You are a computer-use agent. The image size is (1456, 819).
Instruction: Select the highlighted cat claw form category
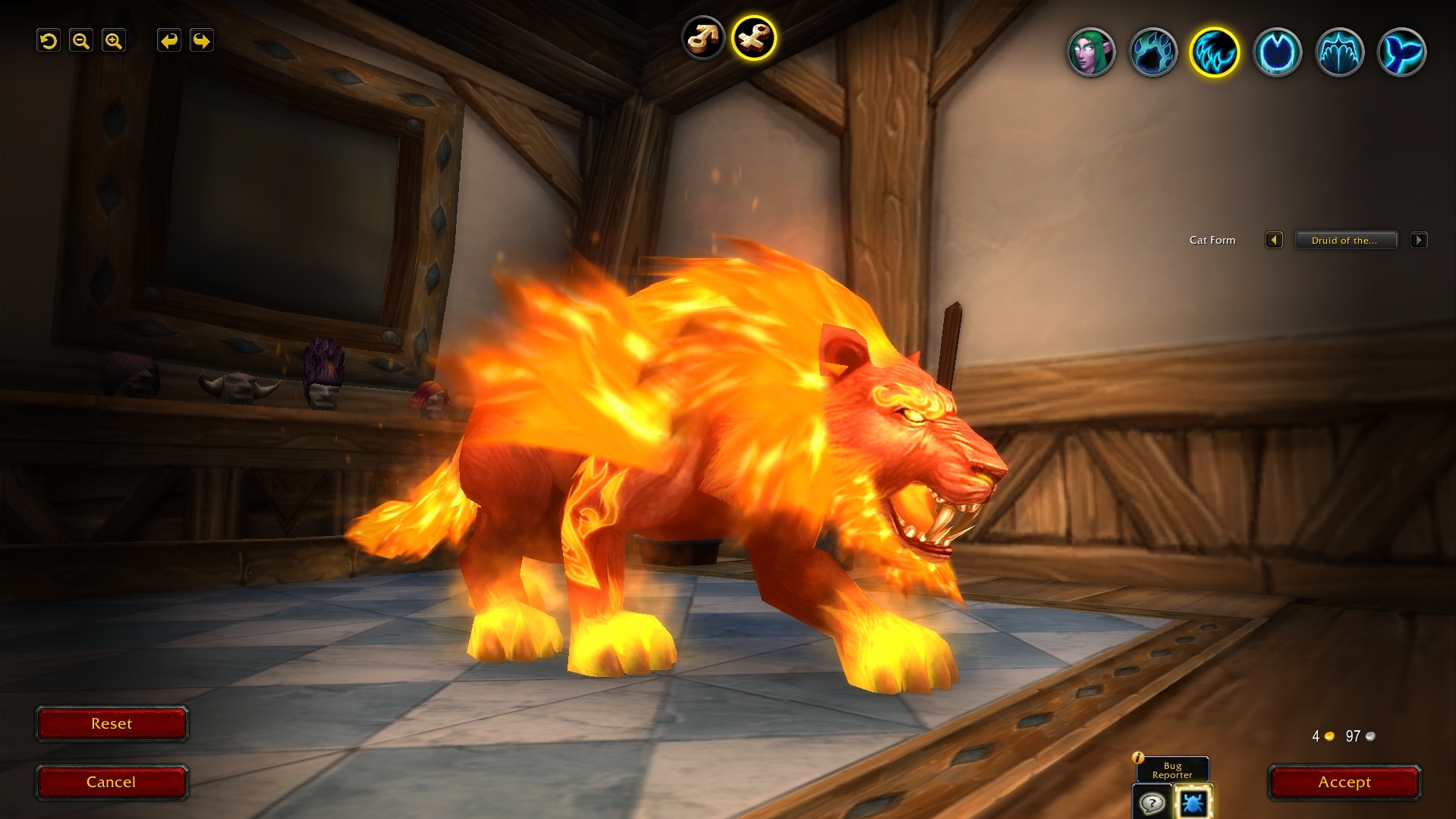(1215, 52)
